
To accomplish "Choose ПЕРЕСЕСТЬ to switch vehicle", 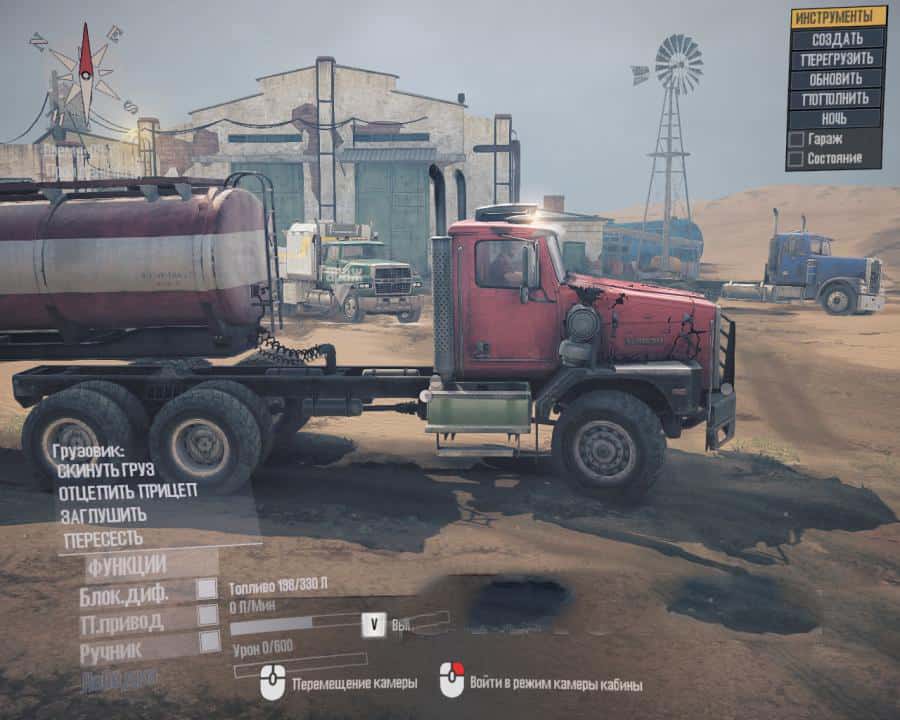I will [103, 539].
